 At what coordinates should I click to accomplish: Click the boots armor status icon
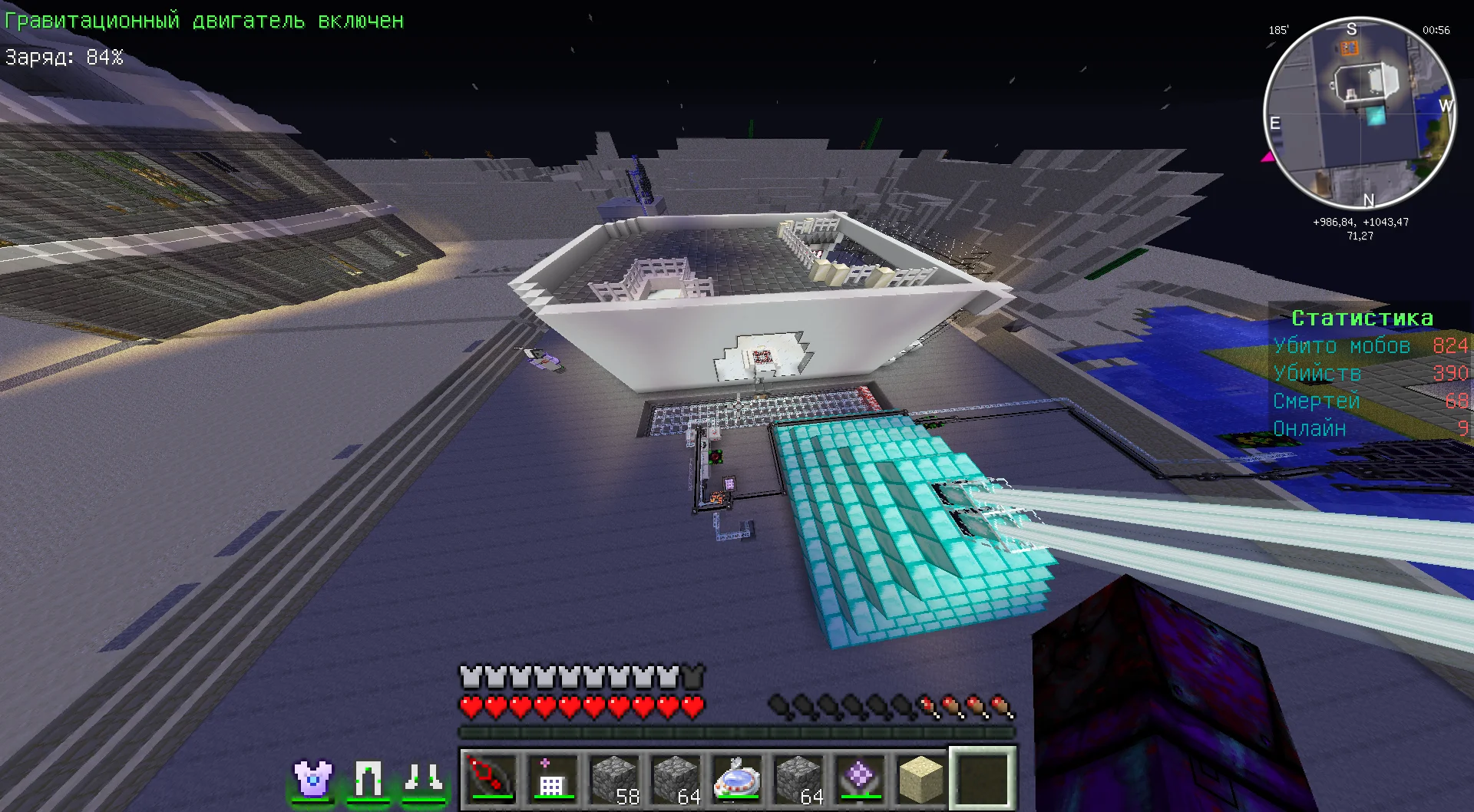click(x=424, y=779)
